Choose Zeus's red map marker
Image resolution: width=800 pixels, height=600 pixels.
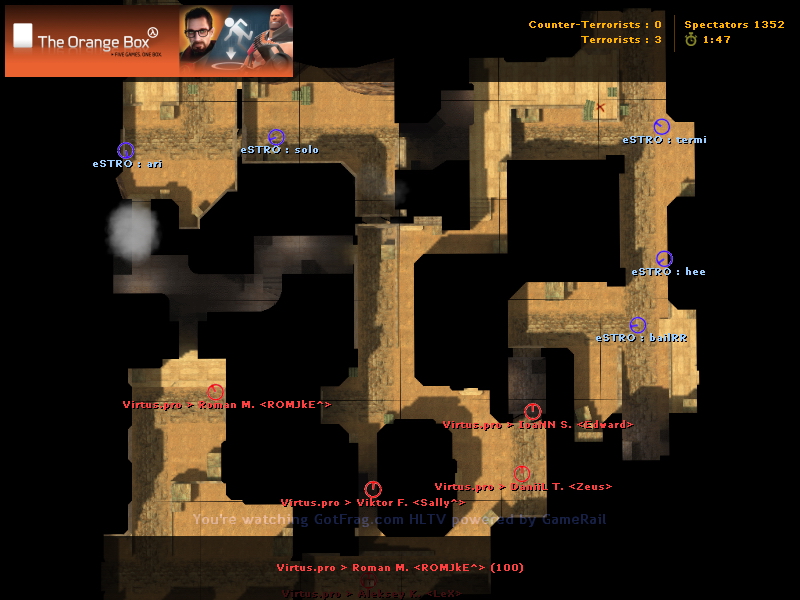tap(522, 474)
